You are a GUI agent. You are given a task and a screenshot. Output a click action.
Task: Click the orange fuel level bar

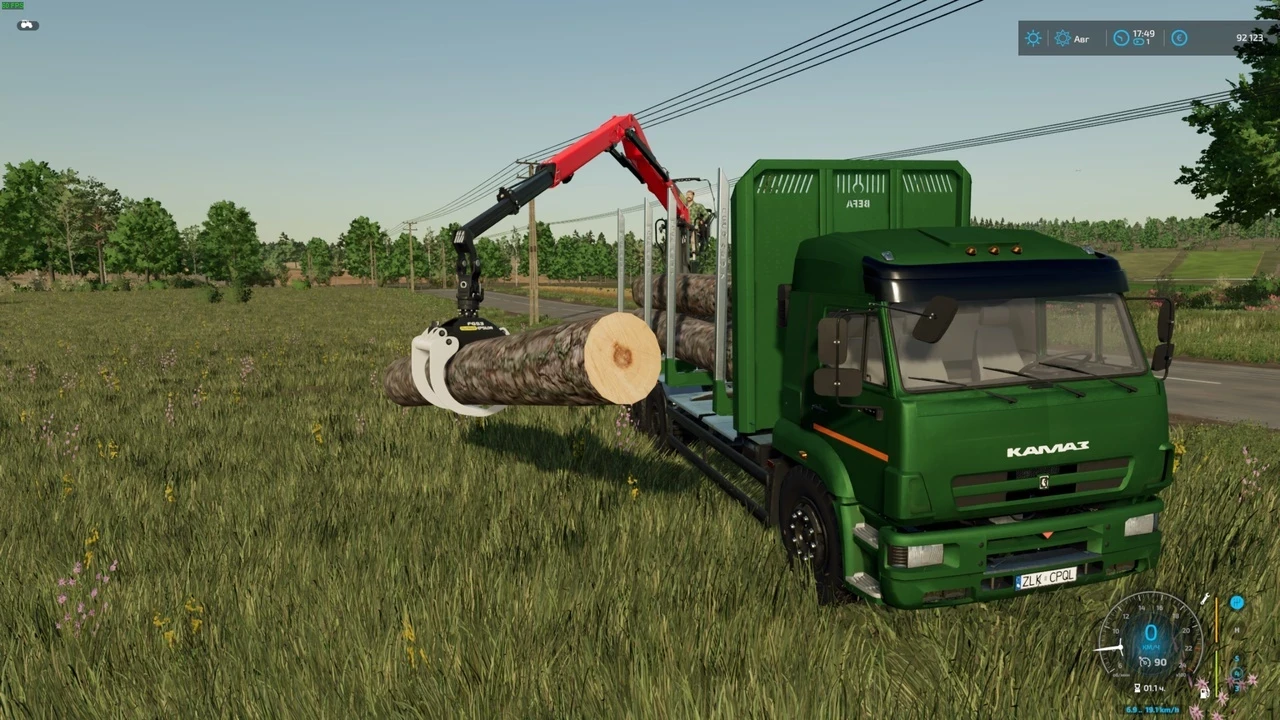point(1217,619)
